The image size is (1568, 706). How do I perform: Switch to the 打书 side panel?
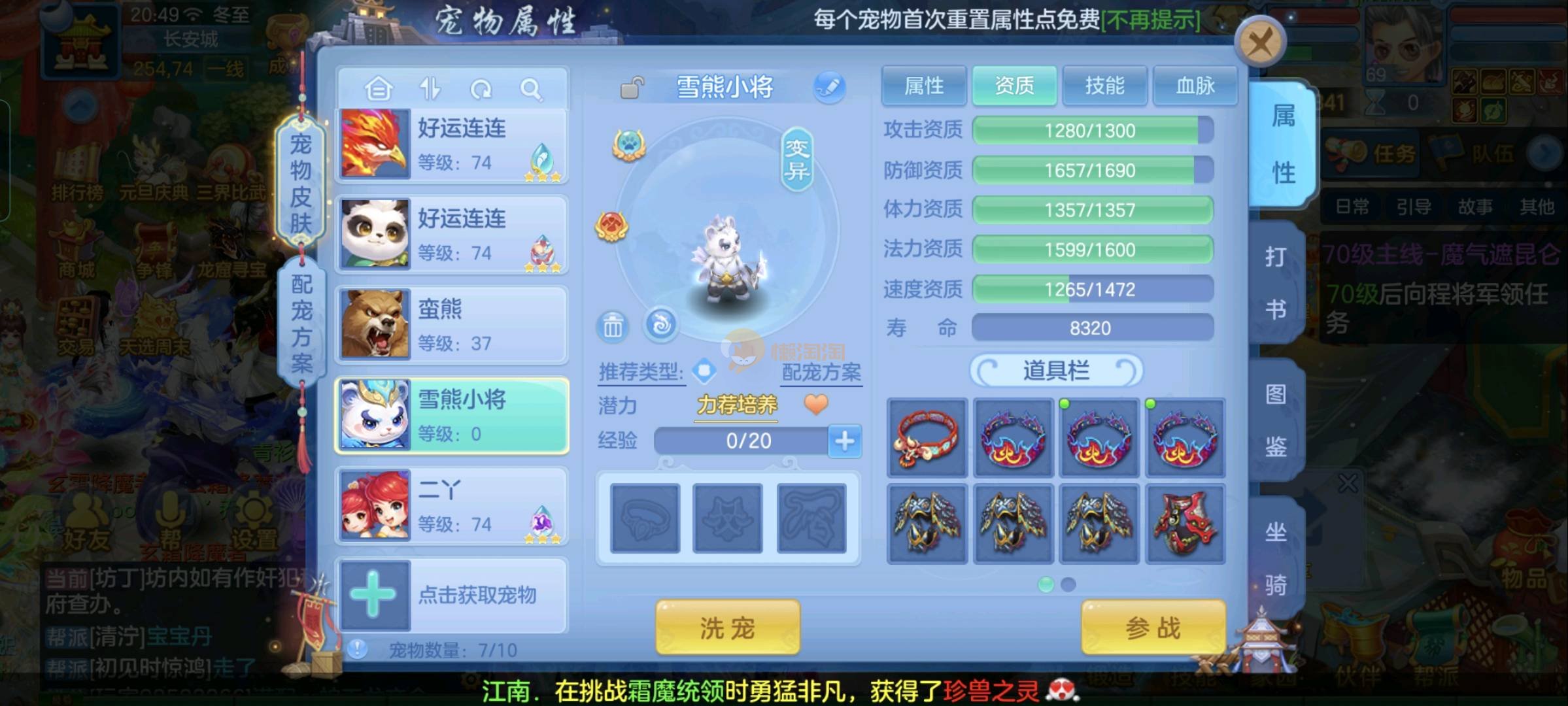[1276, 282]
